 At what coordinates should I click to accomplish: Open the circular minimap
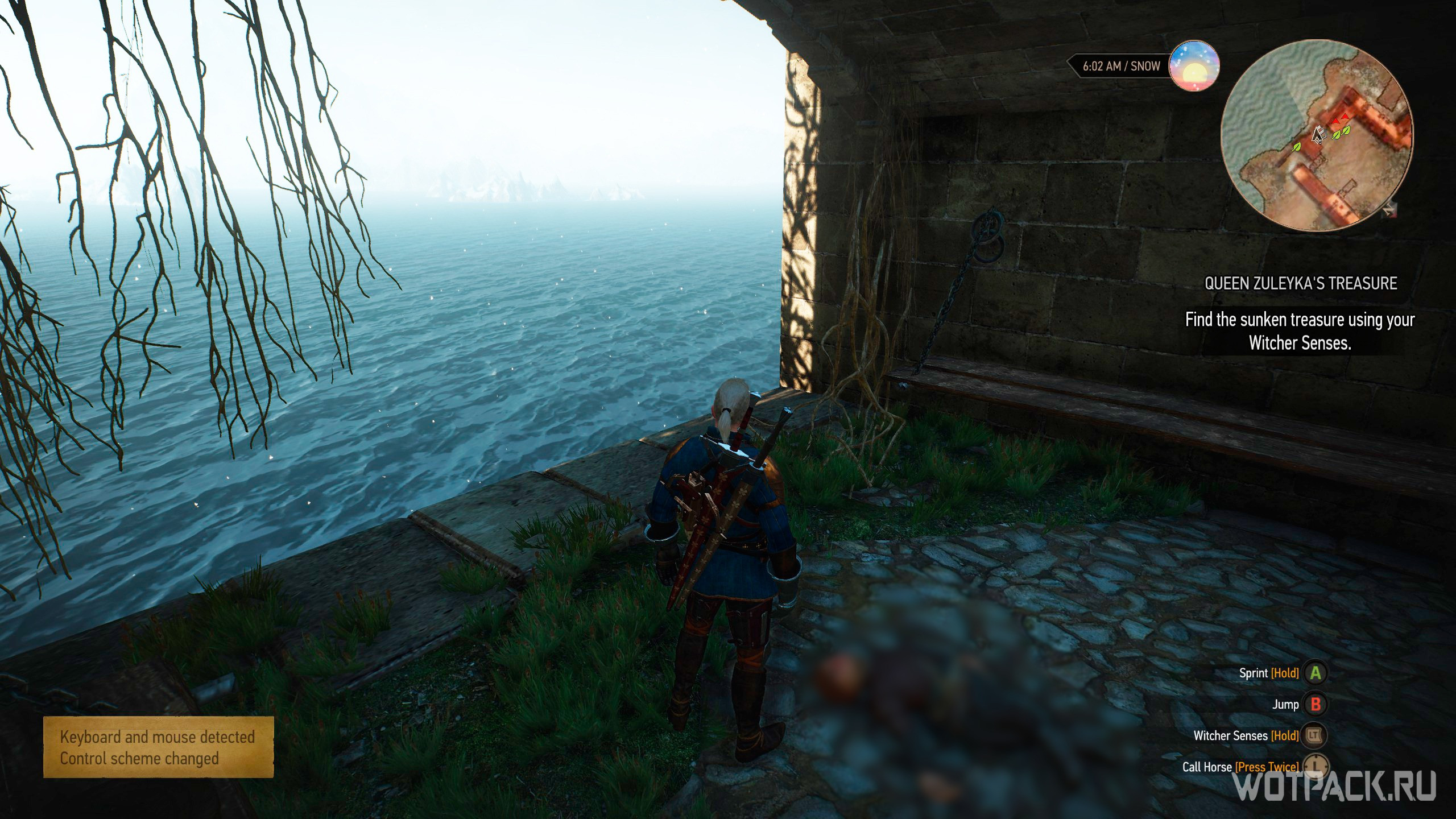pos(1316,135)
